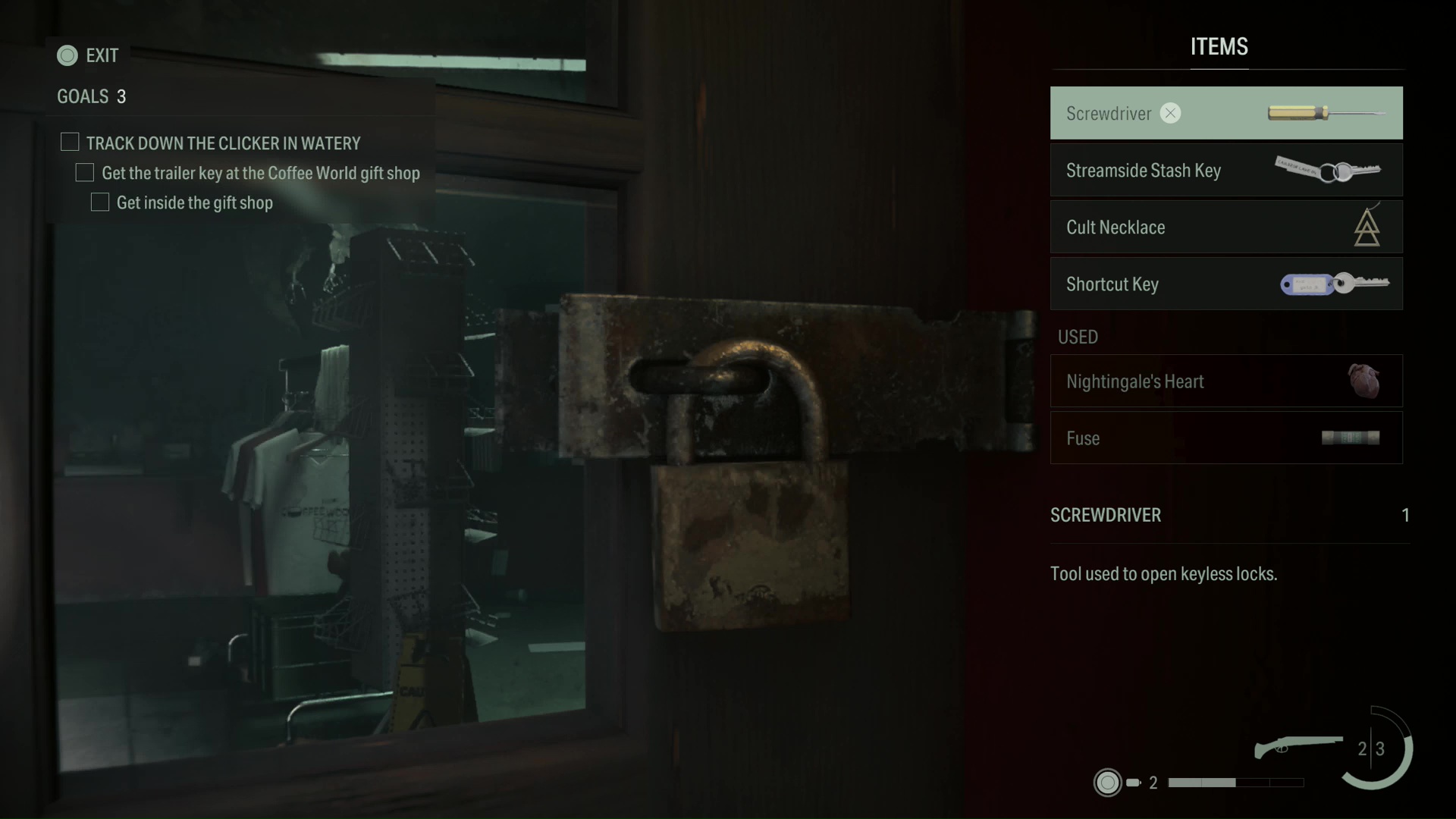This screenshot has height=819, width=1456.
Task: Select the Screwdriver item icon
Action: pos(1324,112)
